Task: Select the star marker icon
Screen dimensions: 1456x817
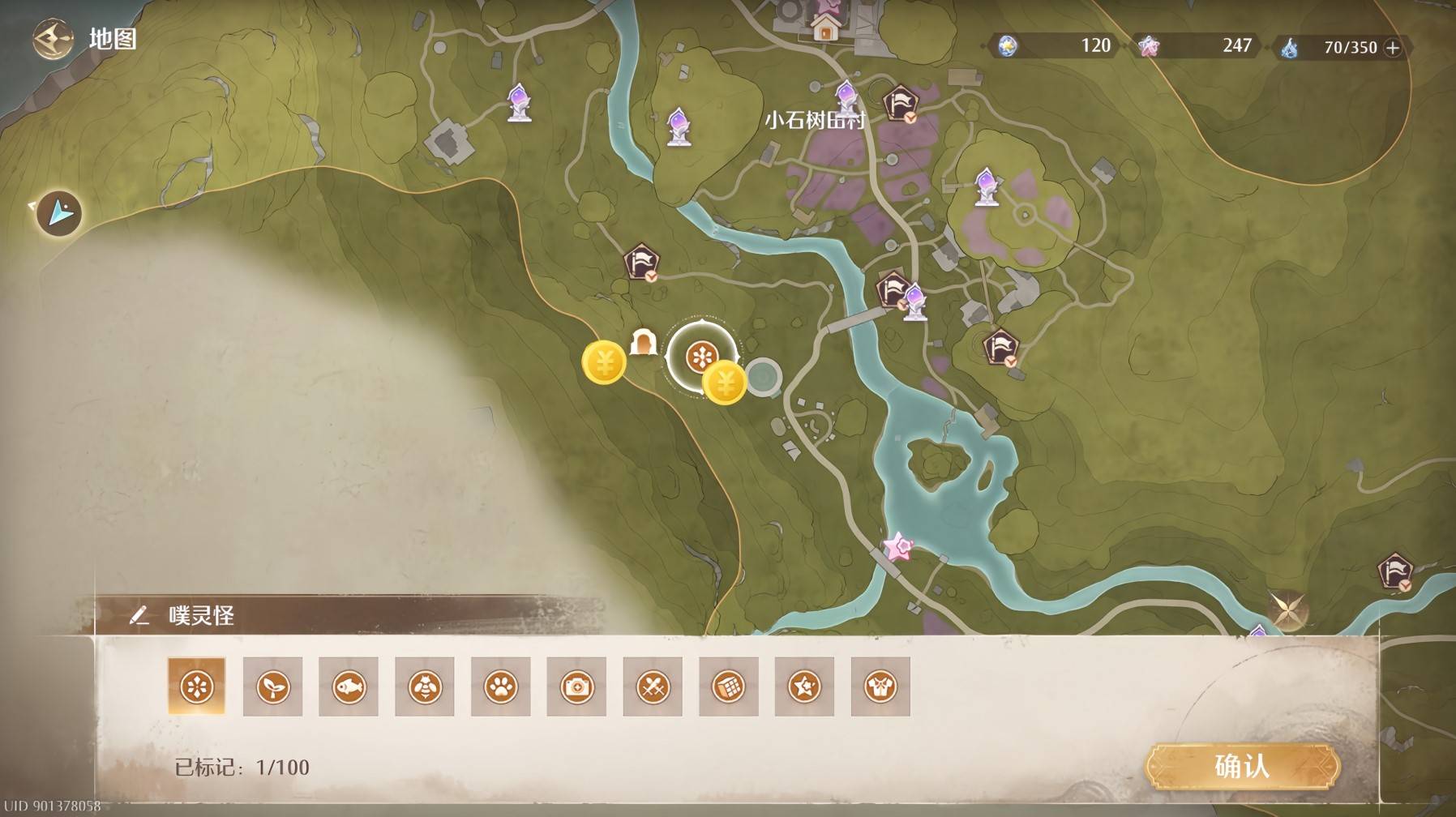Action: click(804, 687)
